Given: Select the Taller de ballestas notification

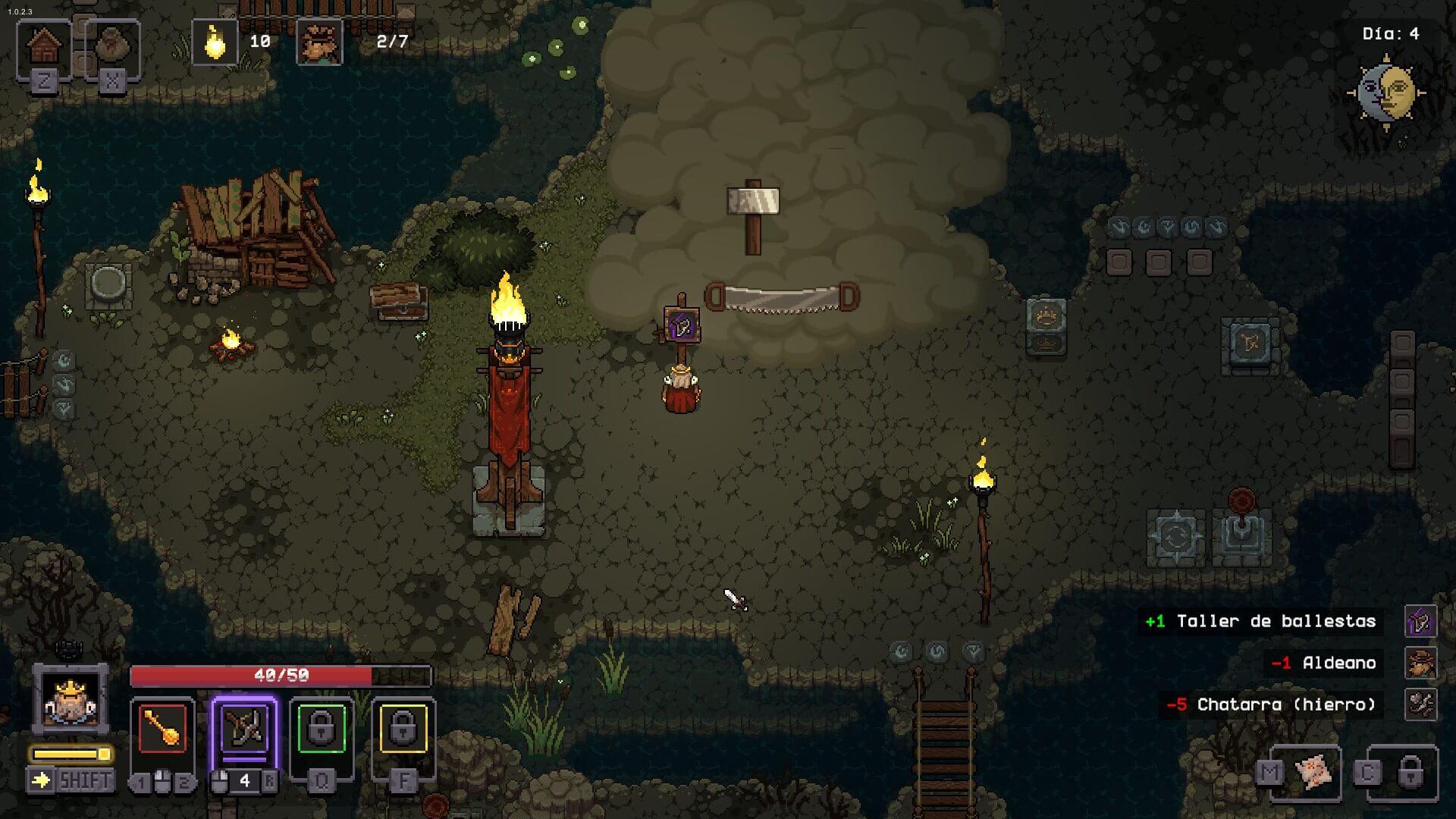Looking at the screenshot, I should coord(1276,622).
